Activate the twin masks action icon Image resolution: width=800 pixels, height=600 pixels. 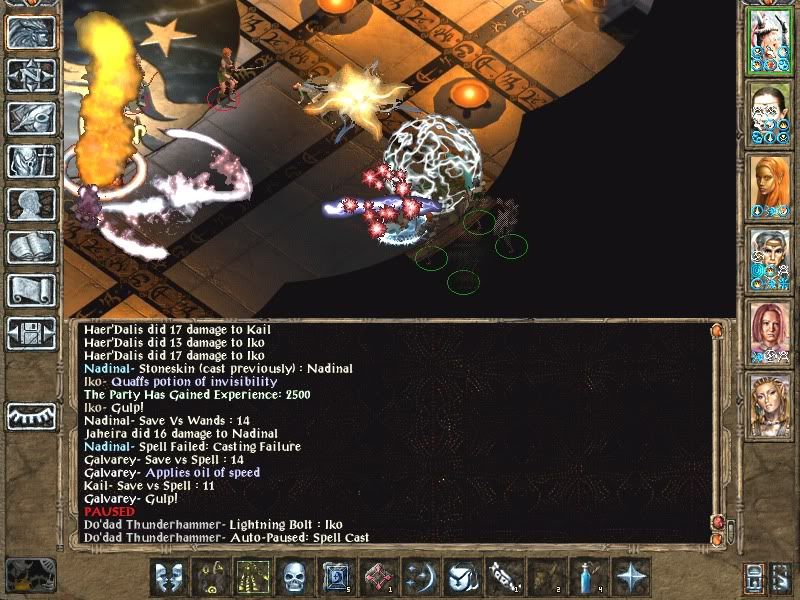click(168, 576)
